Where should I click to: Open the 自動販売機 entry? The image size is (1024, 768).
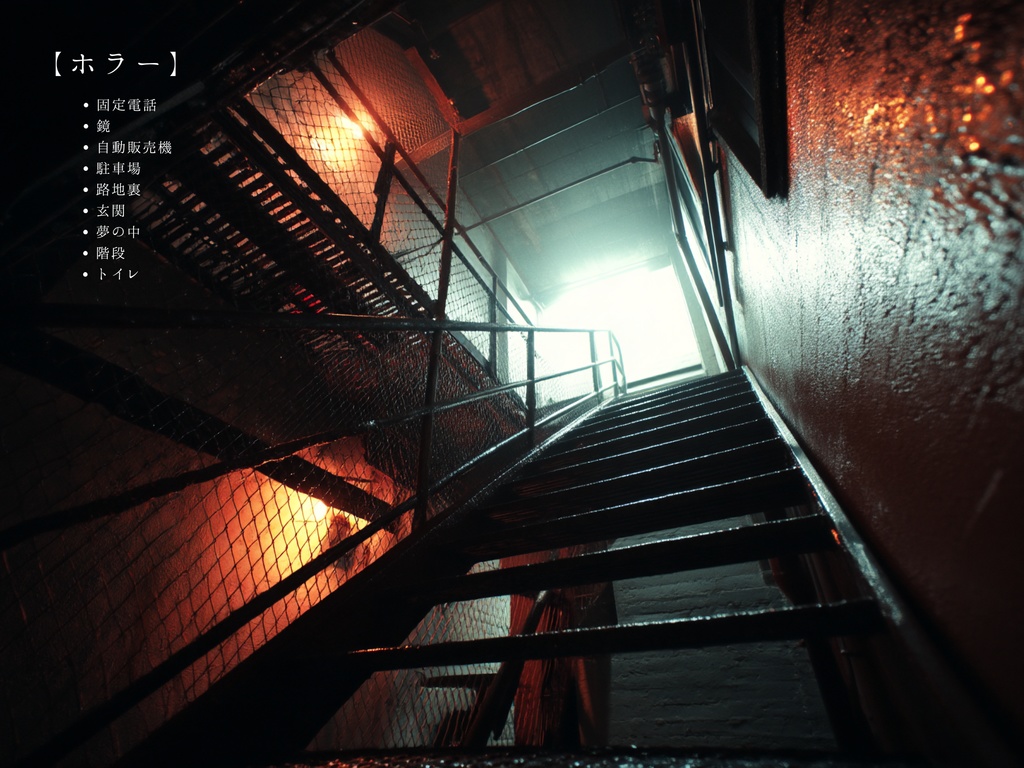point(134,147)
